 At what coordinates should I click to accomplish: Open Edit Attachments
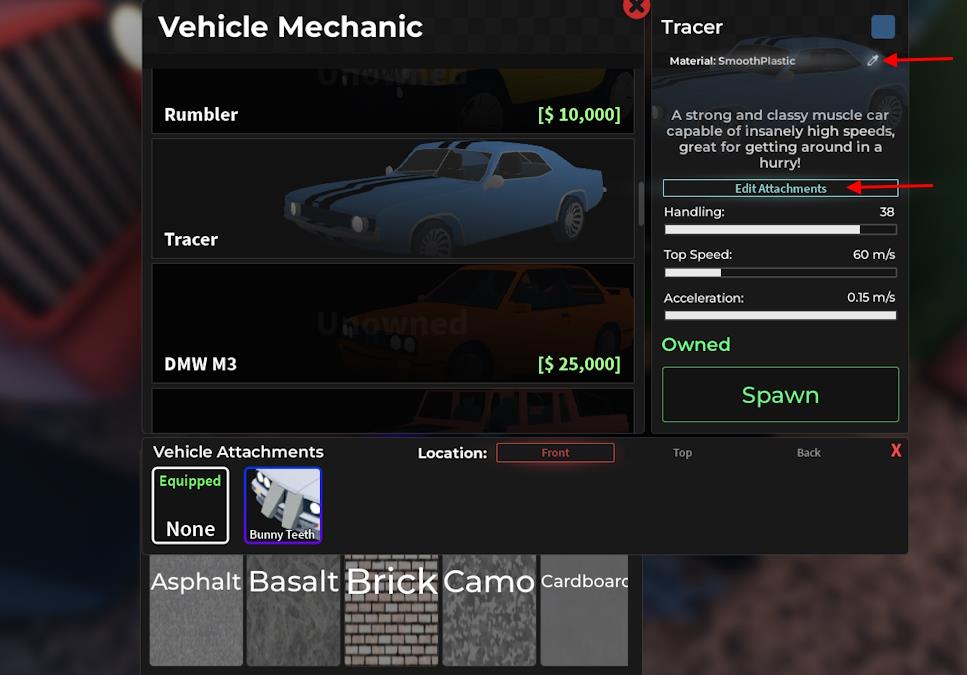click(x=780, y=188)
